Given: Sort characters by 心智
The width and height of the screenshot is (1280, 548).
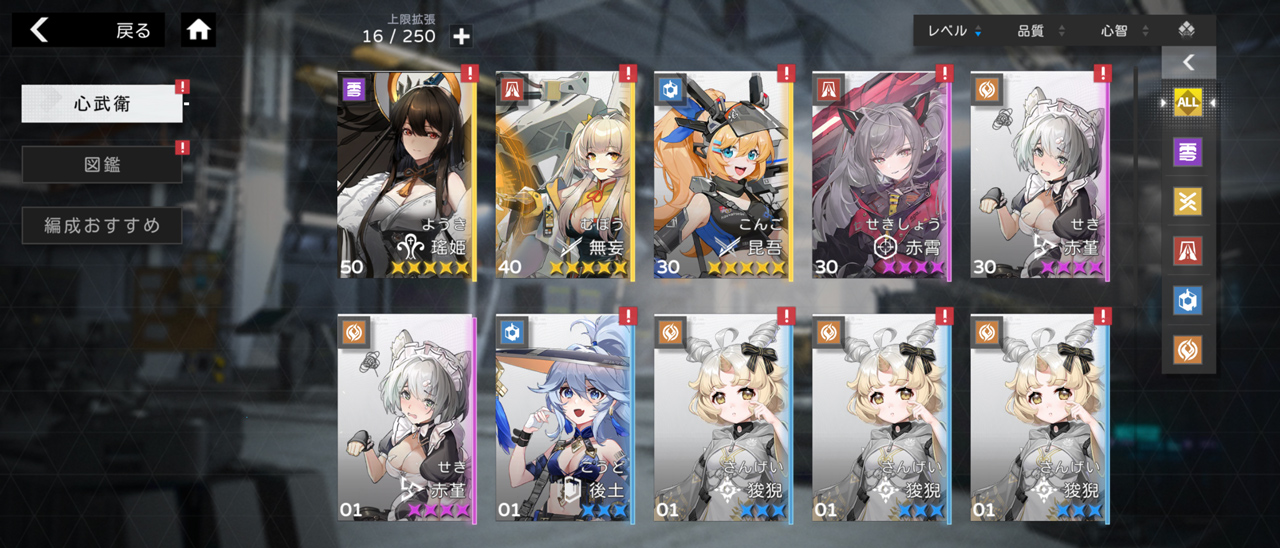Looking at the screenshot, I should tap(1124, 31).
